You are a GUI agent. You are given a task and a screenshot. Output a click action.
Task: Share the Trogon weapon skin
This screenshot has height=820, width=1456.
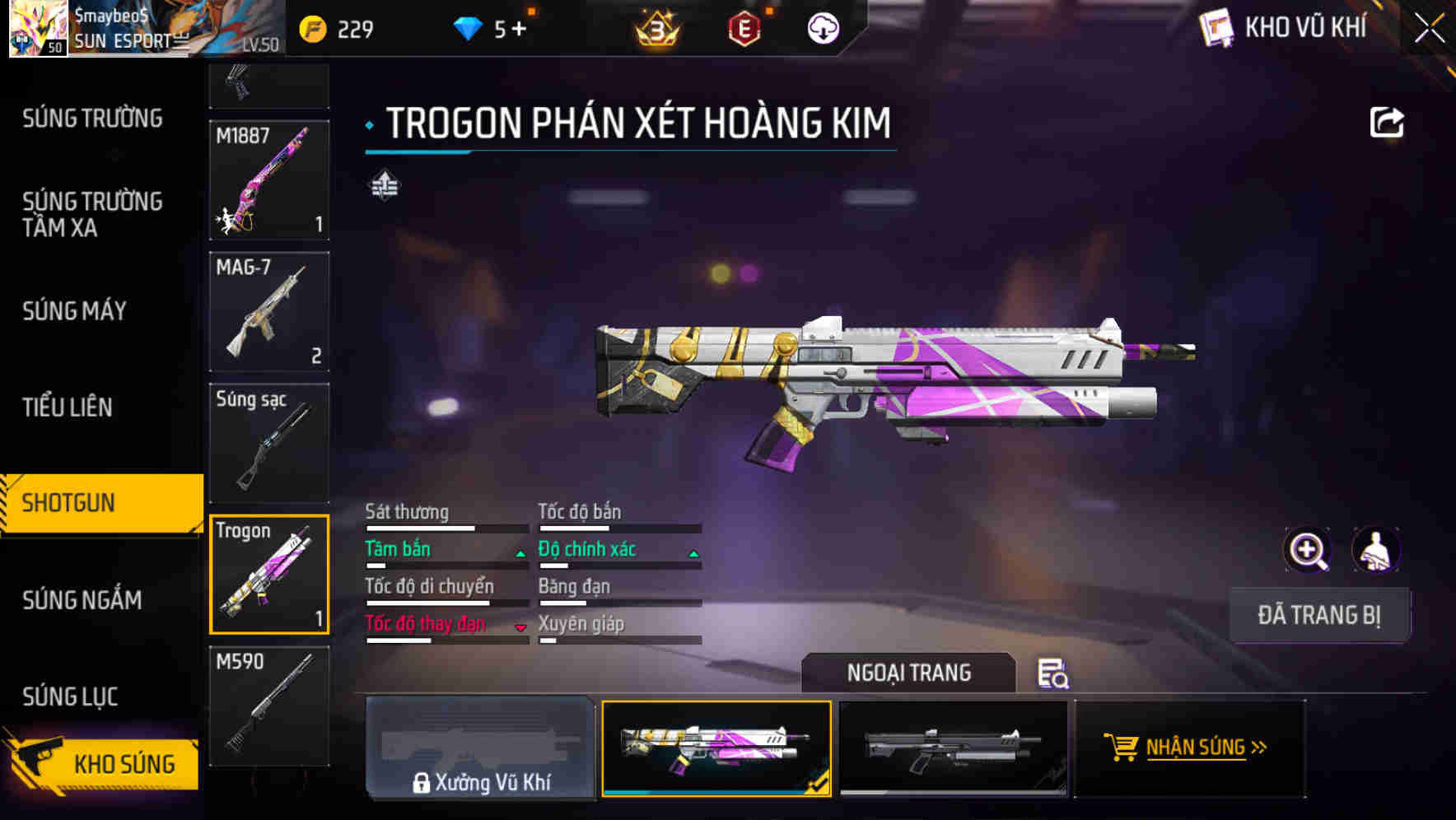(1386, 123)
